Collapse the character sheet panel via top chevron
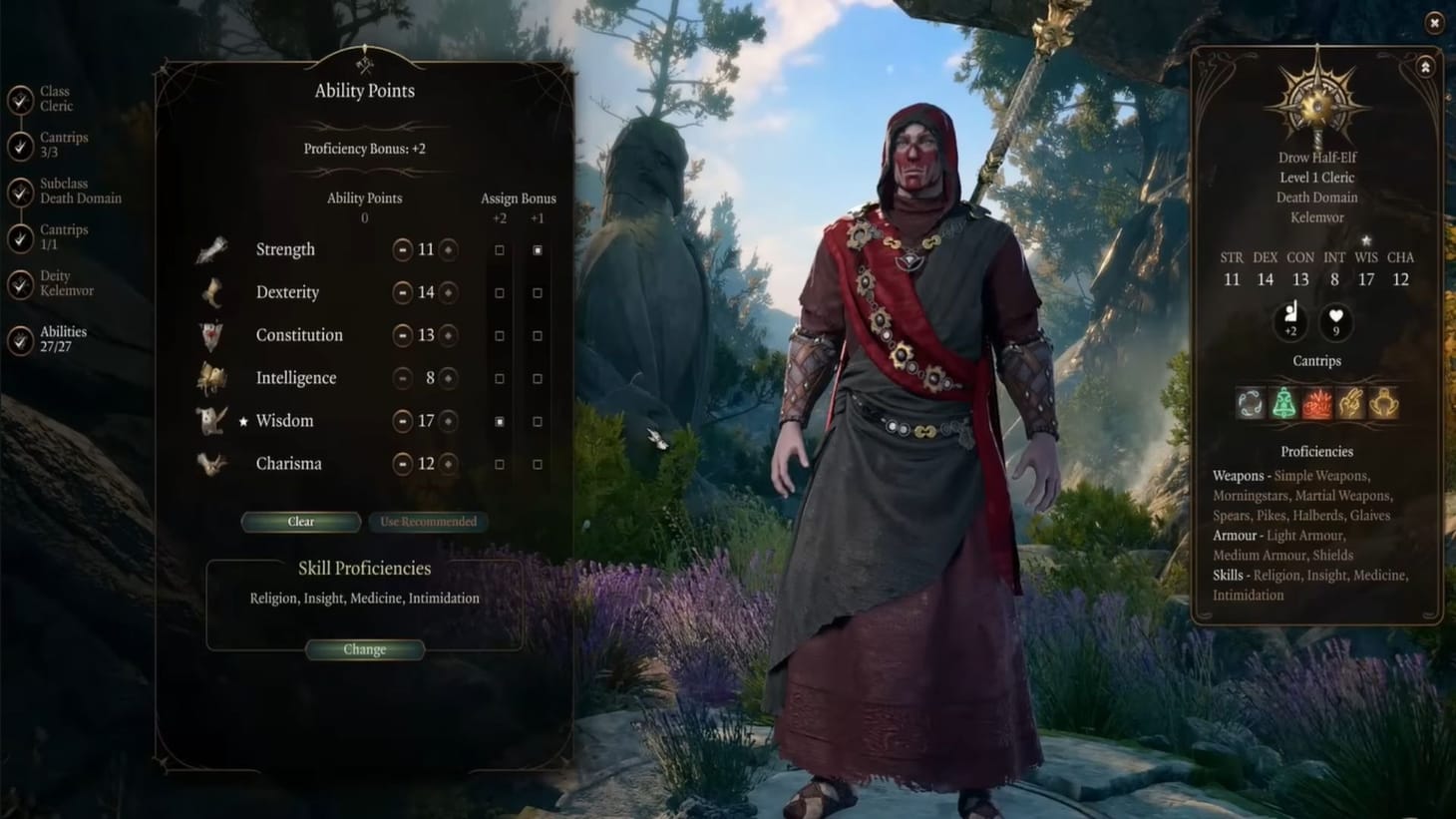Image resolution: width=1456 pixels, height=819 pixels. tap(1424, 68)
